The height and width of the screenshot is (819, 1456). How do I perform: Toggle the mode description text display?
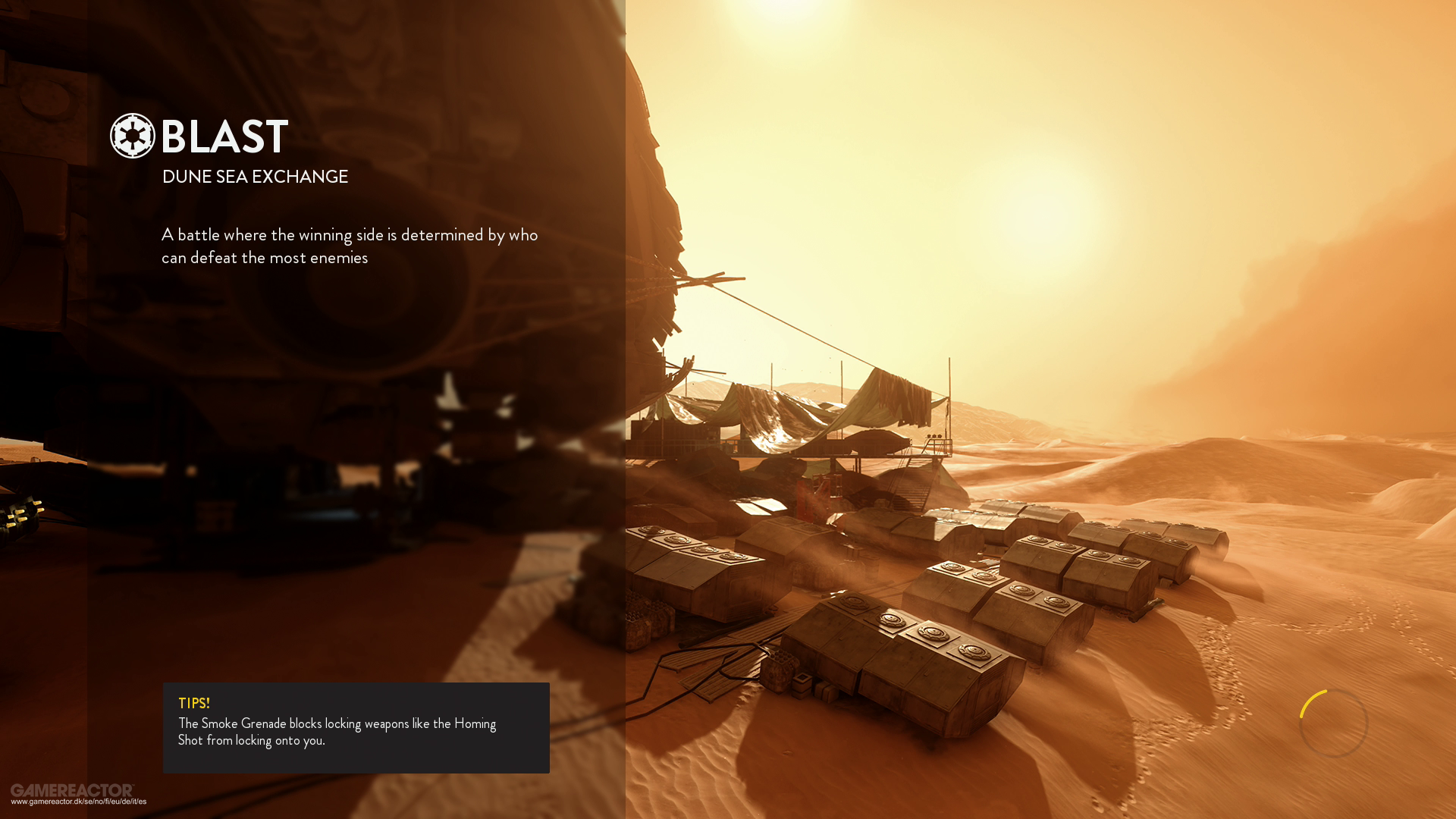tap(349, 246)
